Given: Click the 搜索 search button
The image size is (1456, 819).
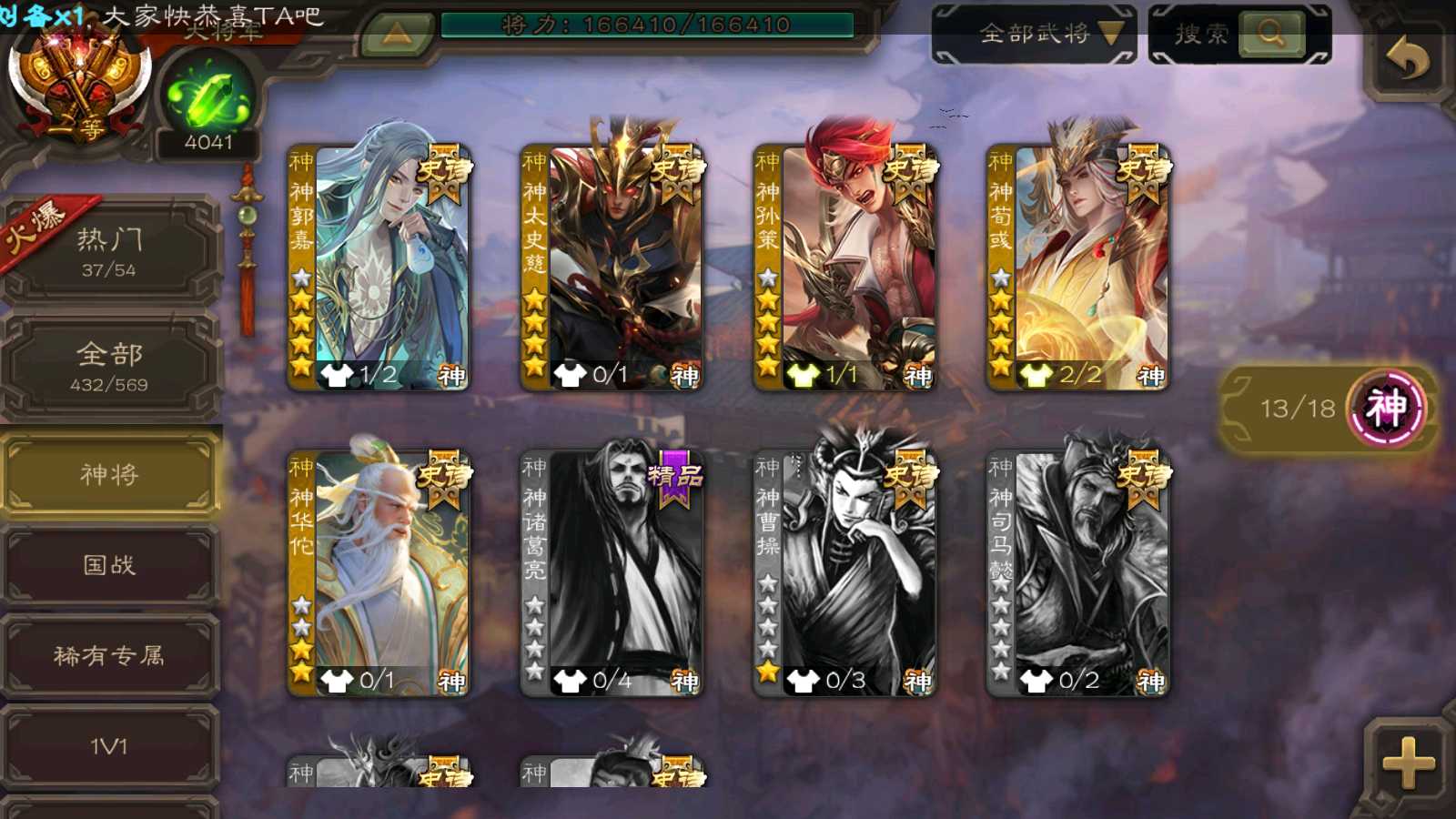Looking at the screenshot, I should pyautogui.click(x=1240, y=35).
